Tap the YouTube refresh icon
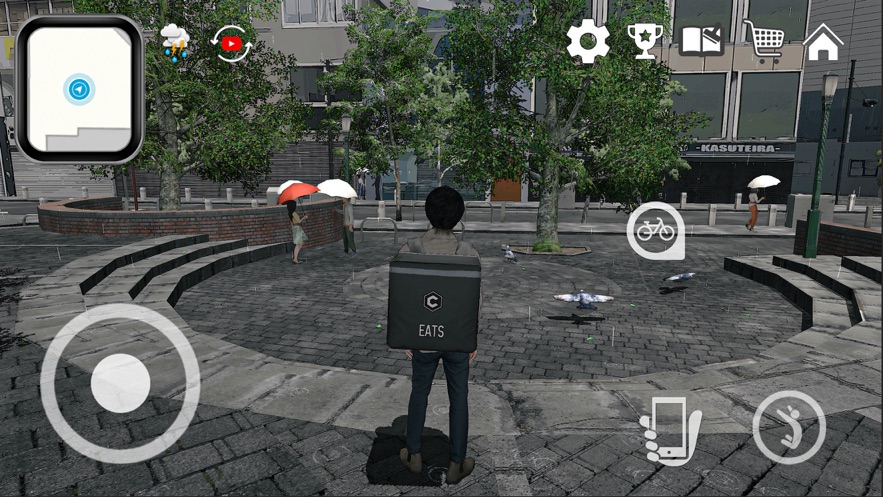The image size is (883, 497). pos(232,44)
